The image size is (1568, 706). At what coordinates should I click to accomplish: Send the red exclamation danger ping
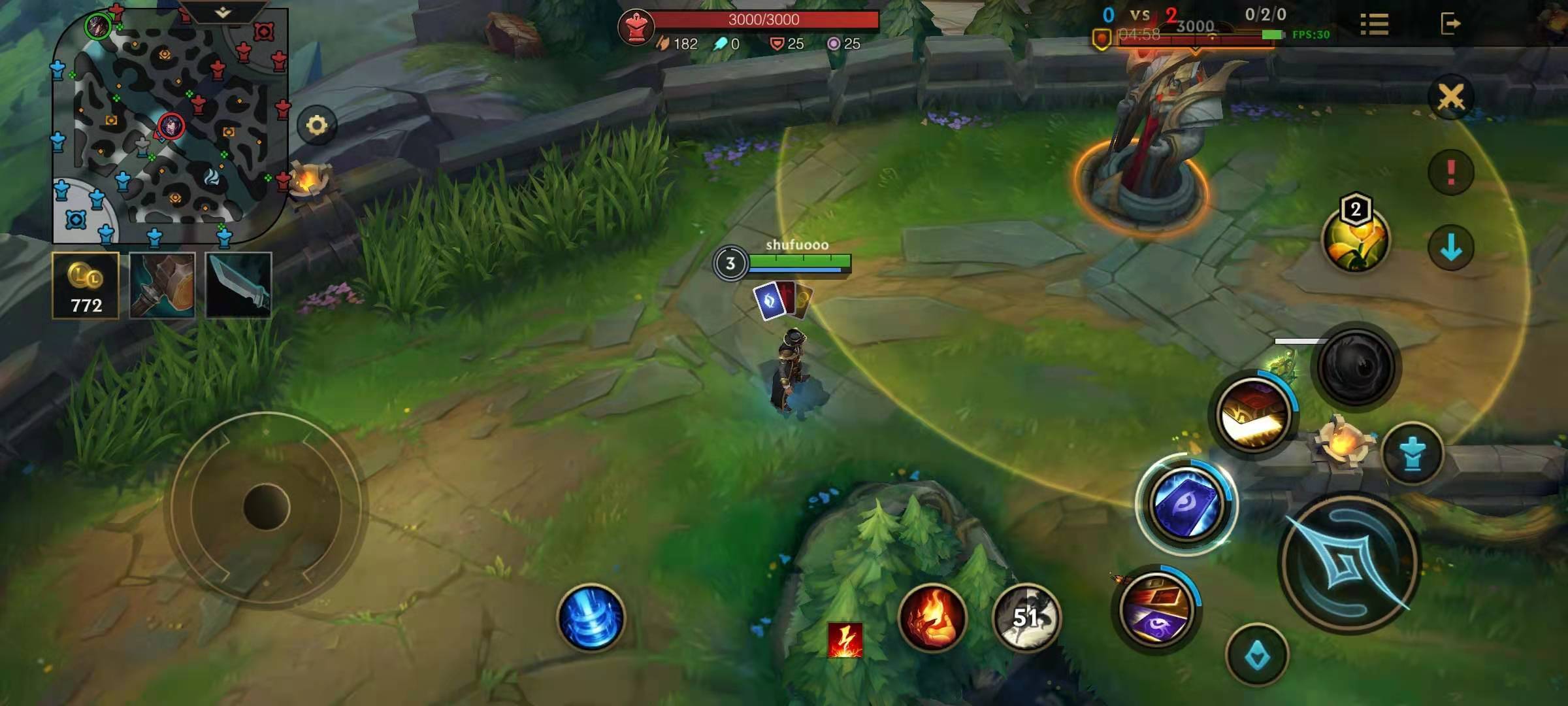pos(1451,172)
